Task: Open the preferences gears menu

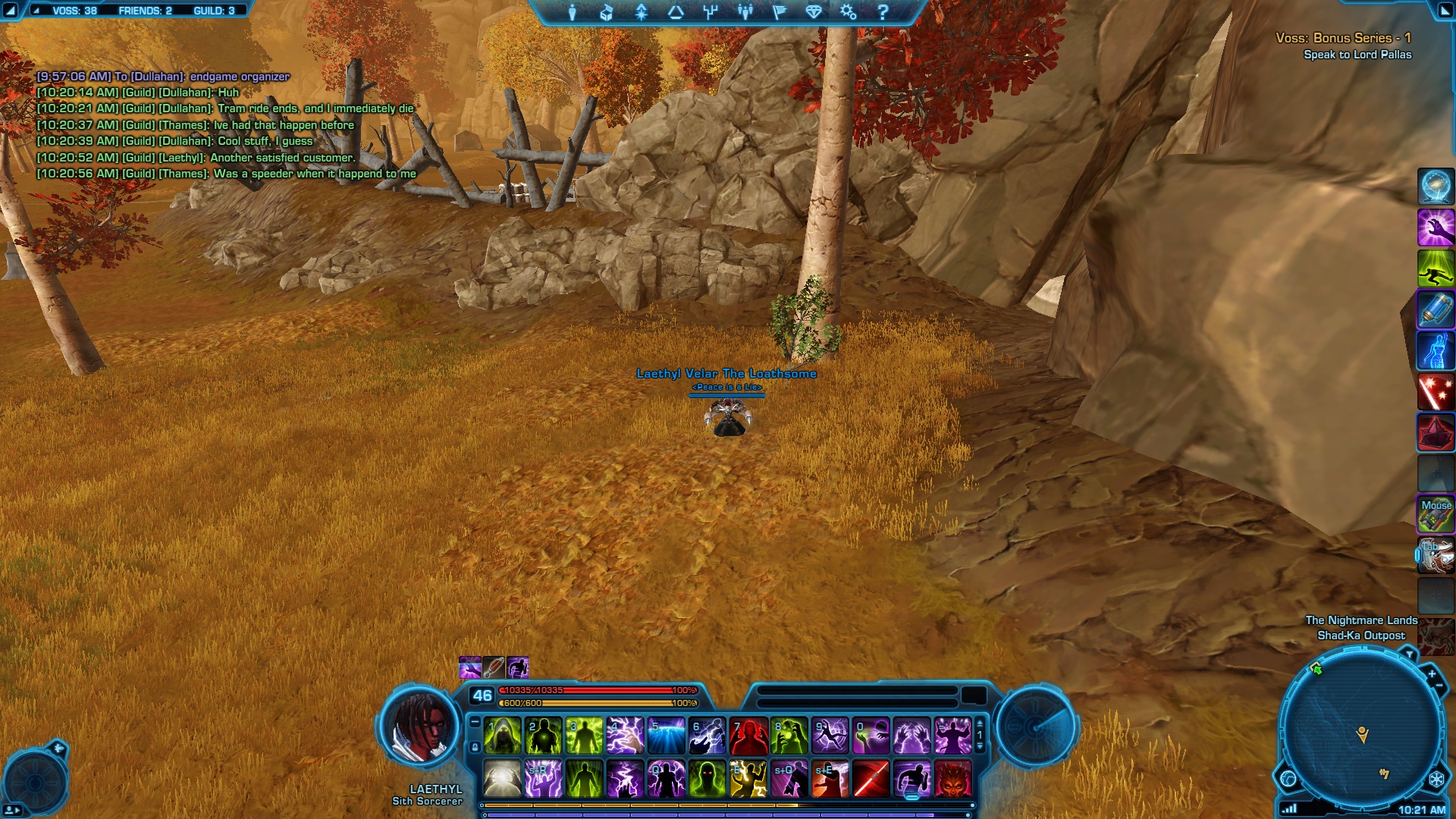Action: (848, 12)
